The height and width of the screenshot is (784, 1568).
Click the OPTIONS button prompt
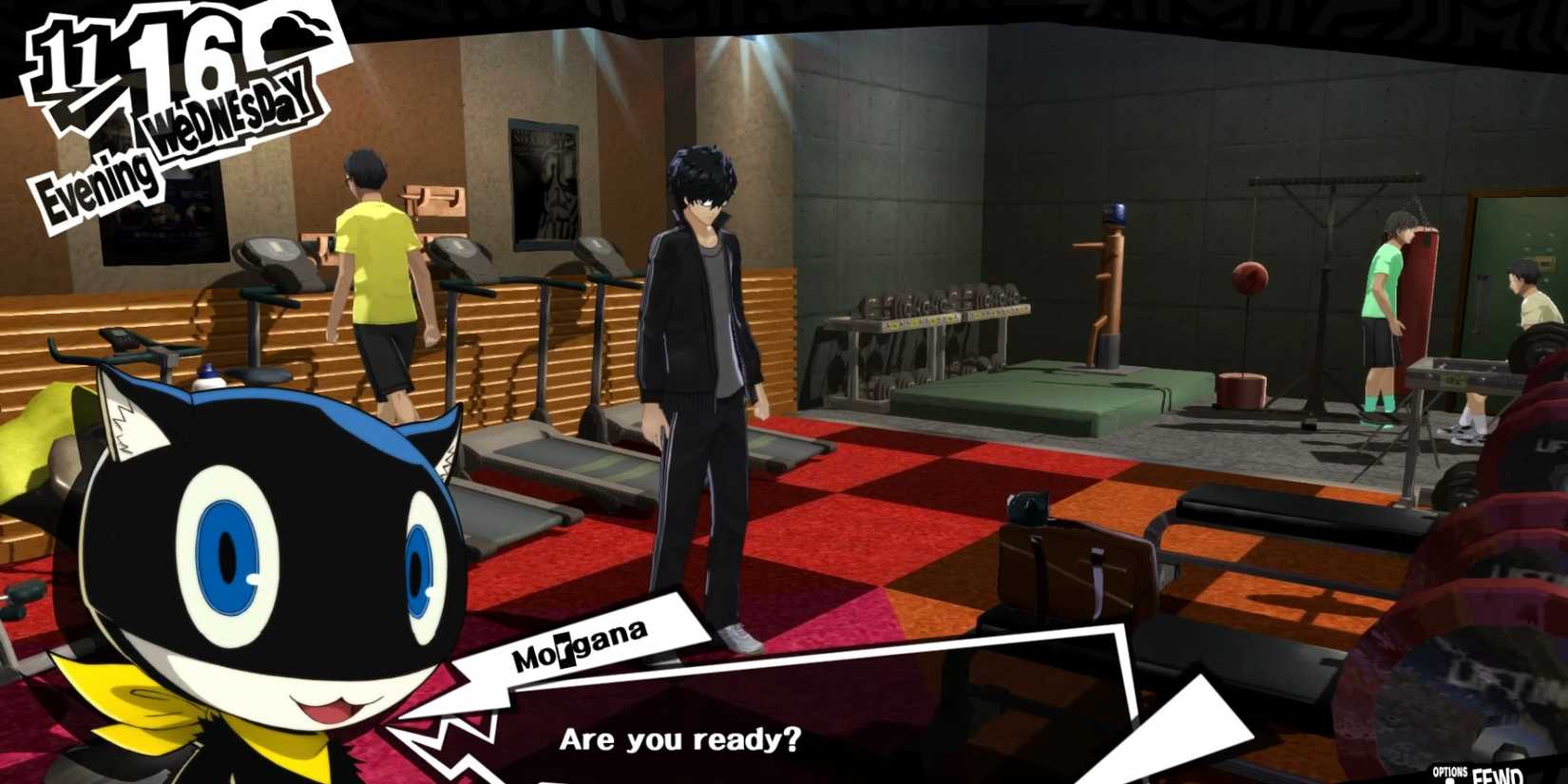[1449, 772]
